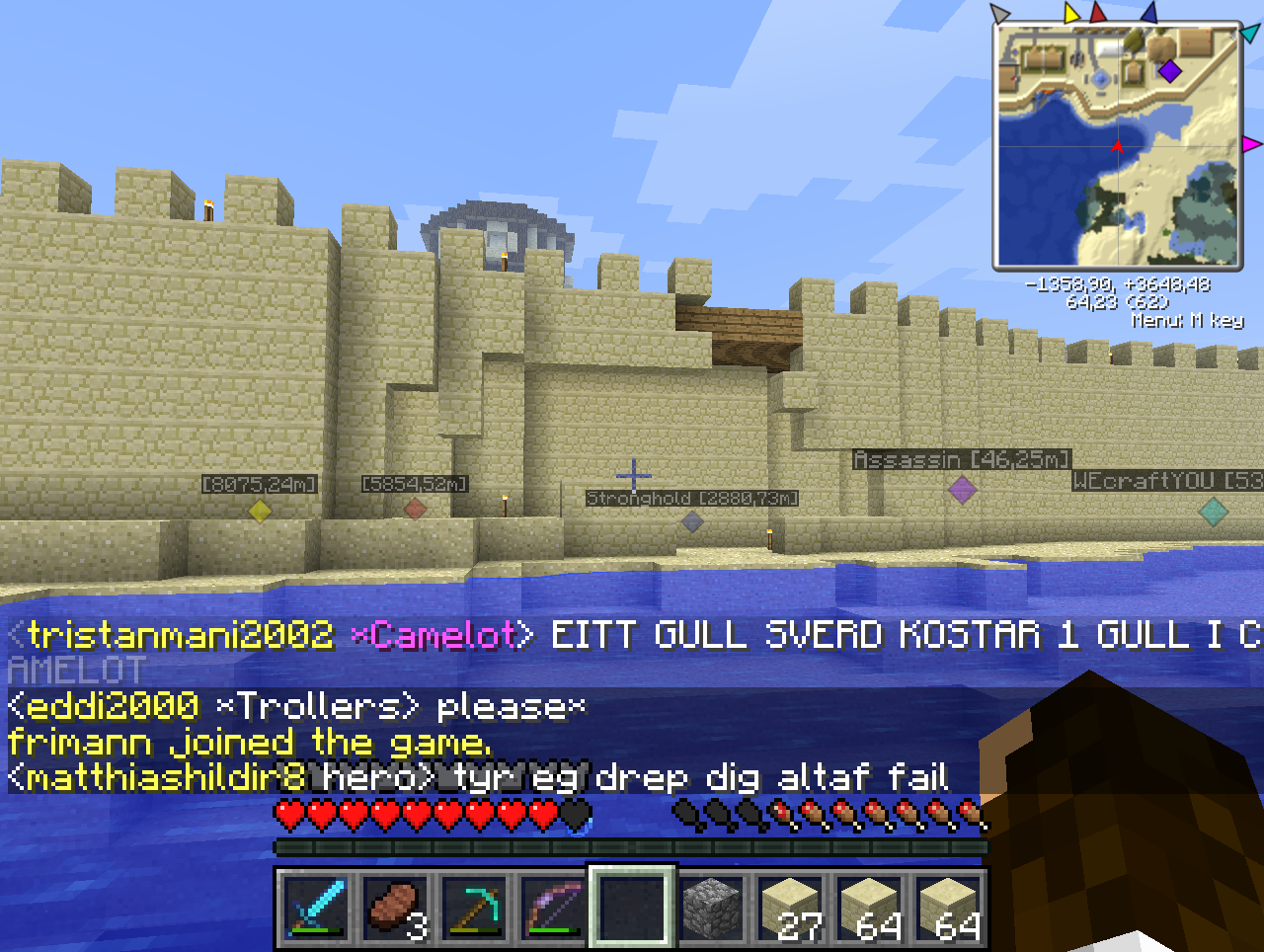This screenshot has width=1264, height=952.
Task: Click the dark blue waypoint arrow above minimap
Action: point(1148,13)
